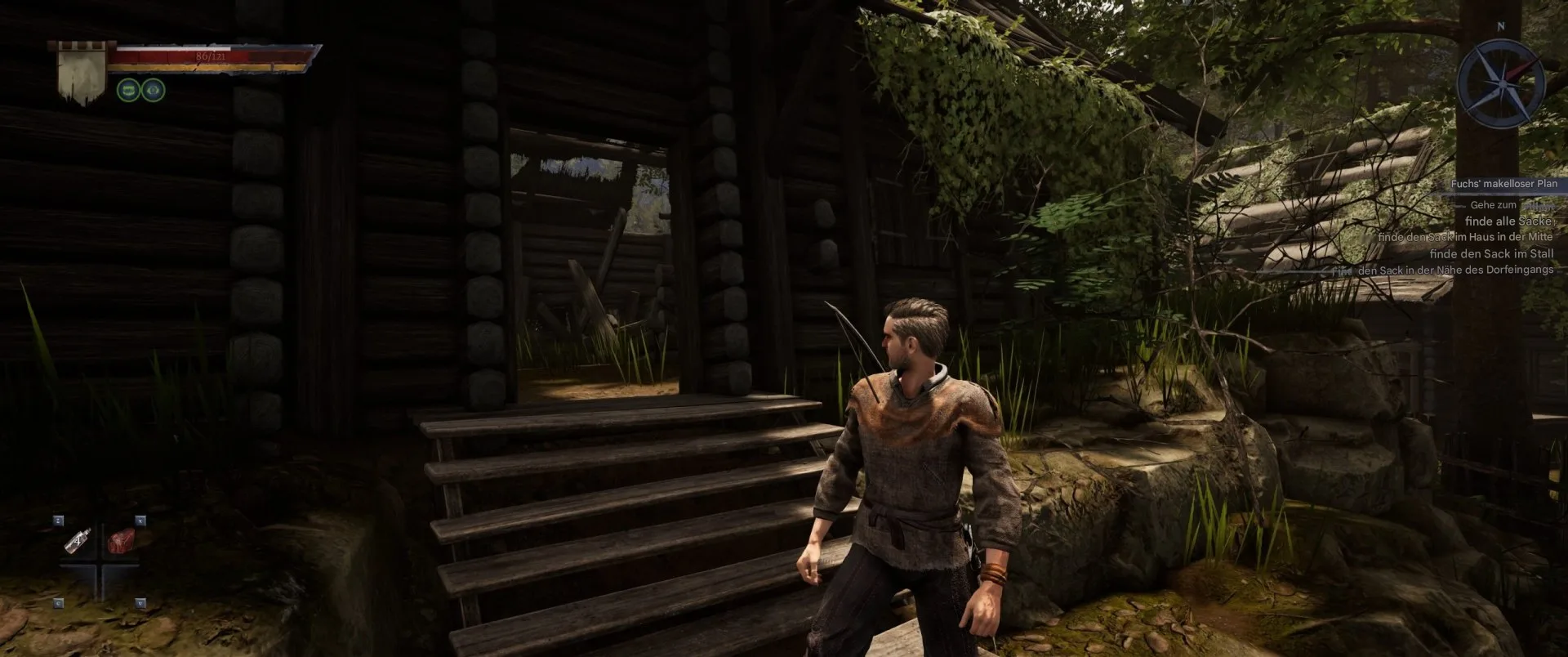Screen dimensions: 1568x657
Task: Click the second green-ringed status effect icon
Action: tap(153, 89)
